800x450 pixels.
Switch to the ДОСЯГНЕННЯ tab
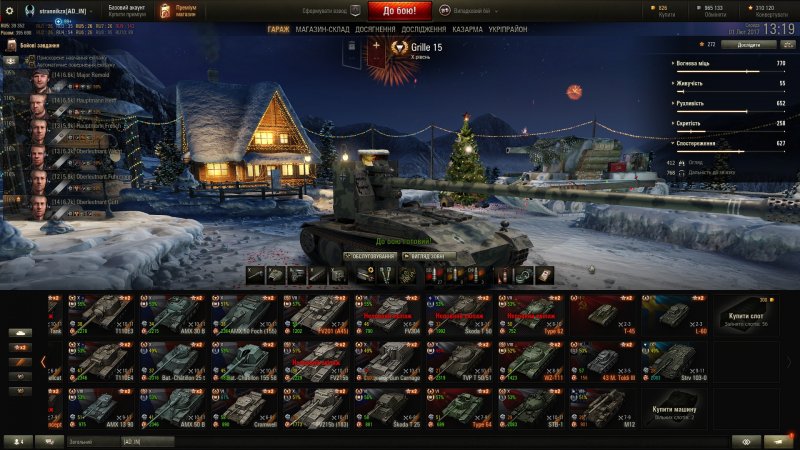click(x=375, y=30)
